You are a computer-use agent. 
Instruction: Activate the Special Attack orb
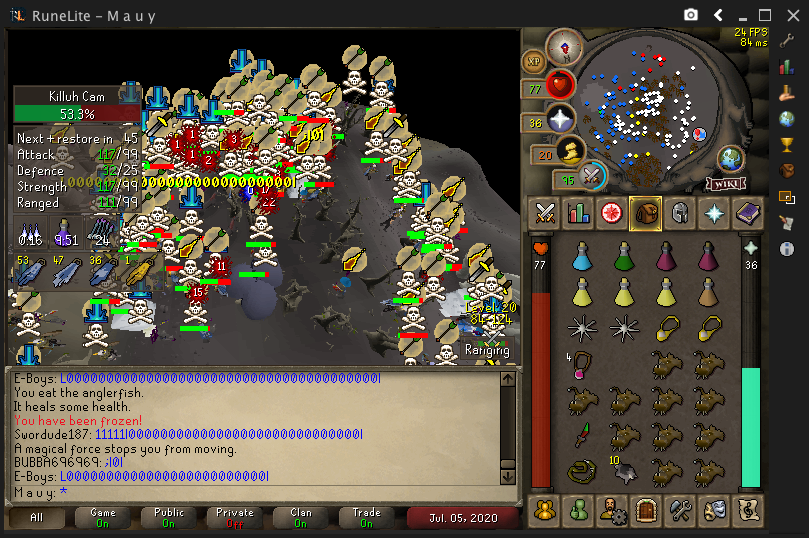[592, 175]
